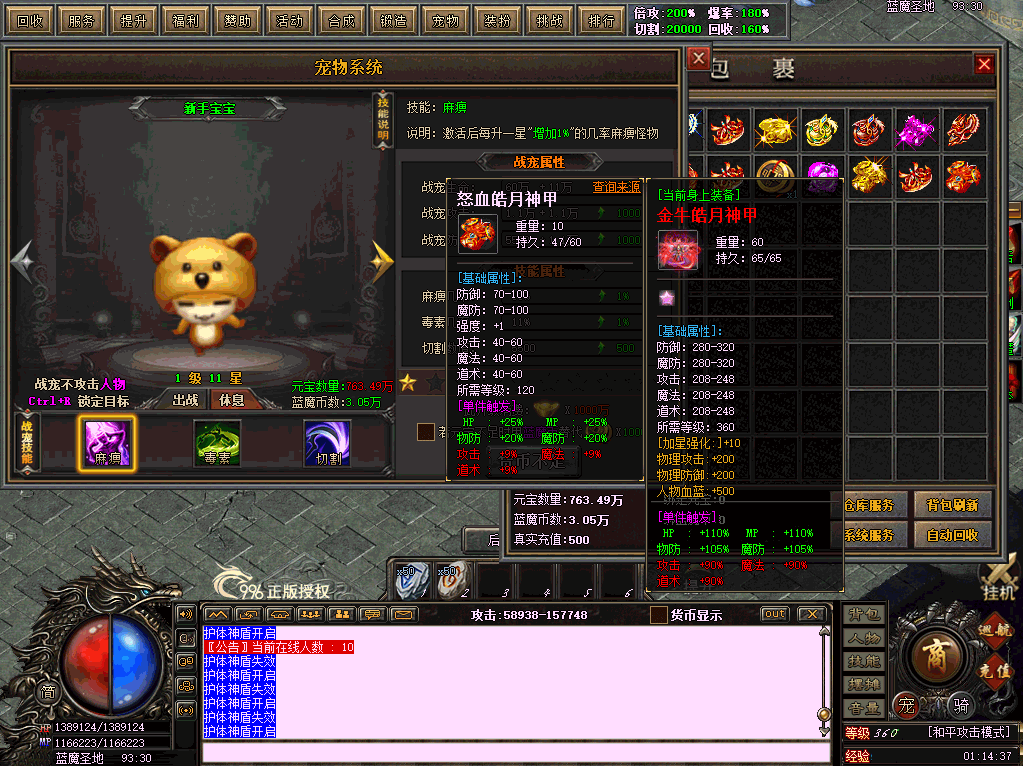Toggle the 货币显示 currency display checkbox
Image resolution: width=1023 pixels, height=766 pixels.
coord(659,615)
